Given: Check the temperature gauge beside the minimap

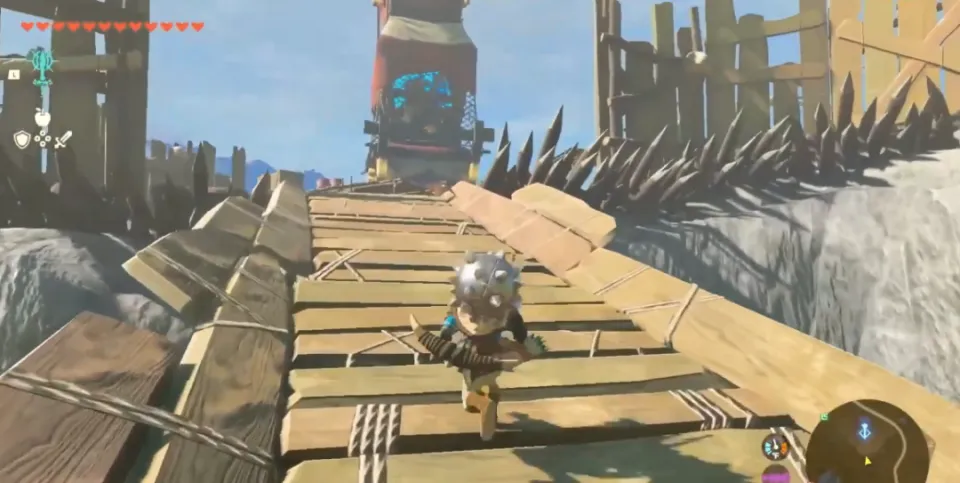Looking at the screenshot, I should pyautogui.click(x=774, y=446).
